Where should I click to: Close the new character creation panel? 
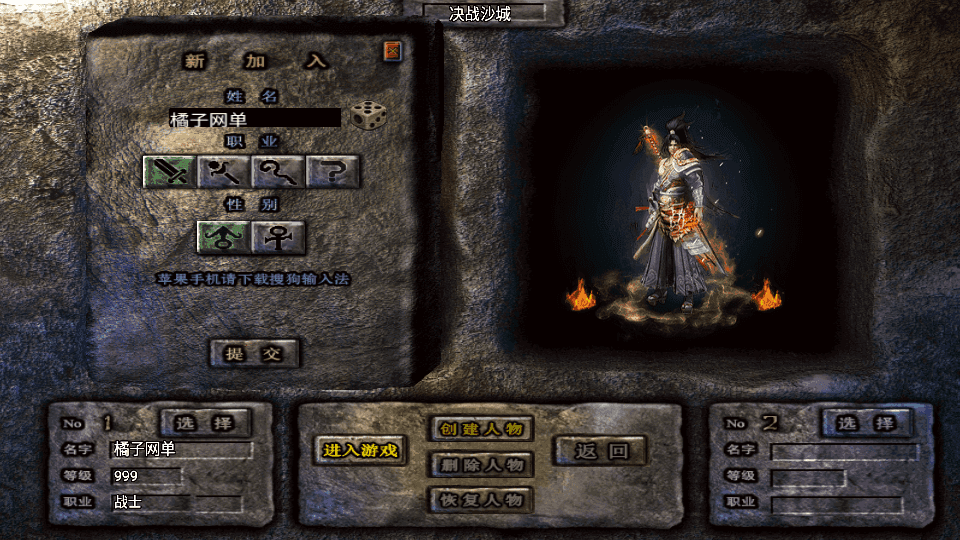[392, 51]
